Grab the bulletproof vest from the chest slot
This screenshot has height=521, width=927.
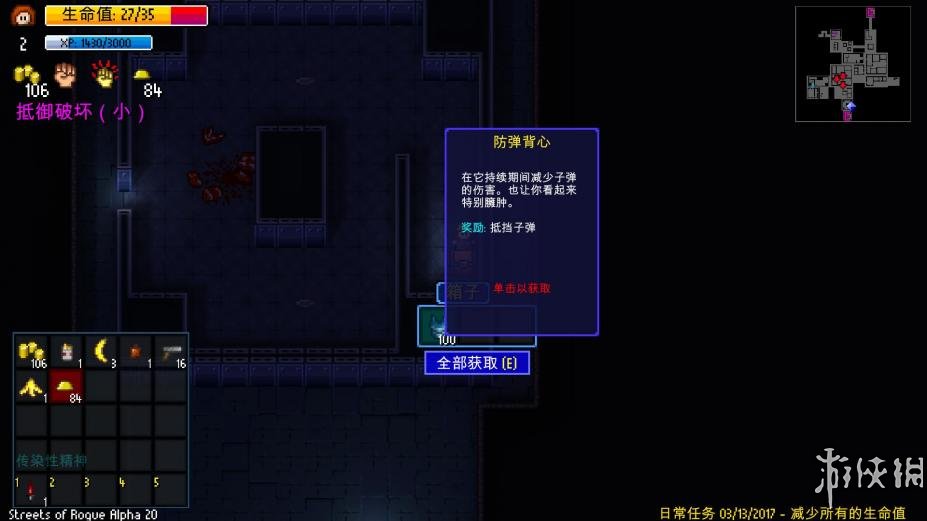pos(435,326)
